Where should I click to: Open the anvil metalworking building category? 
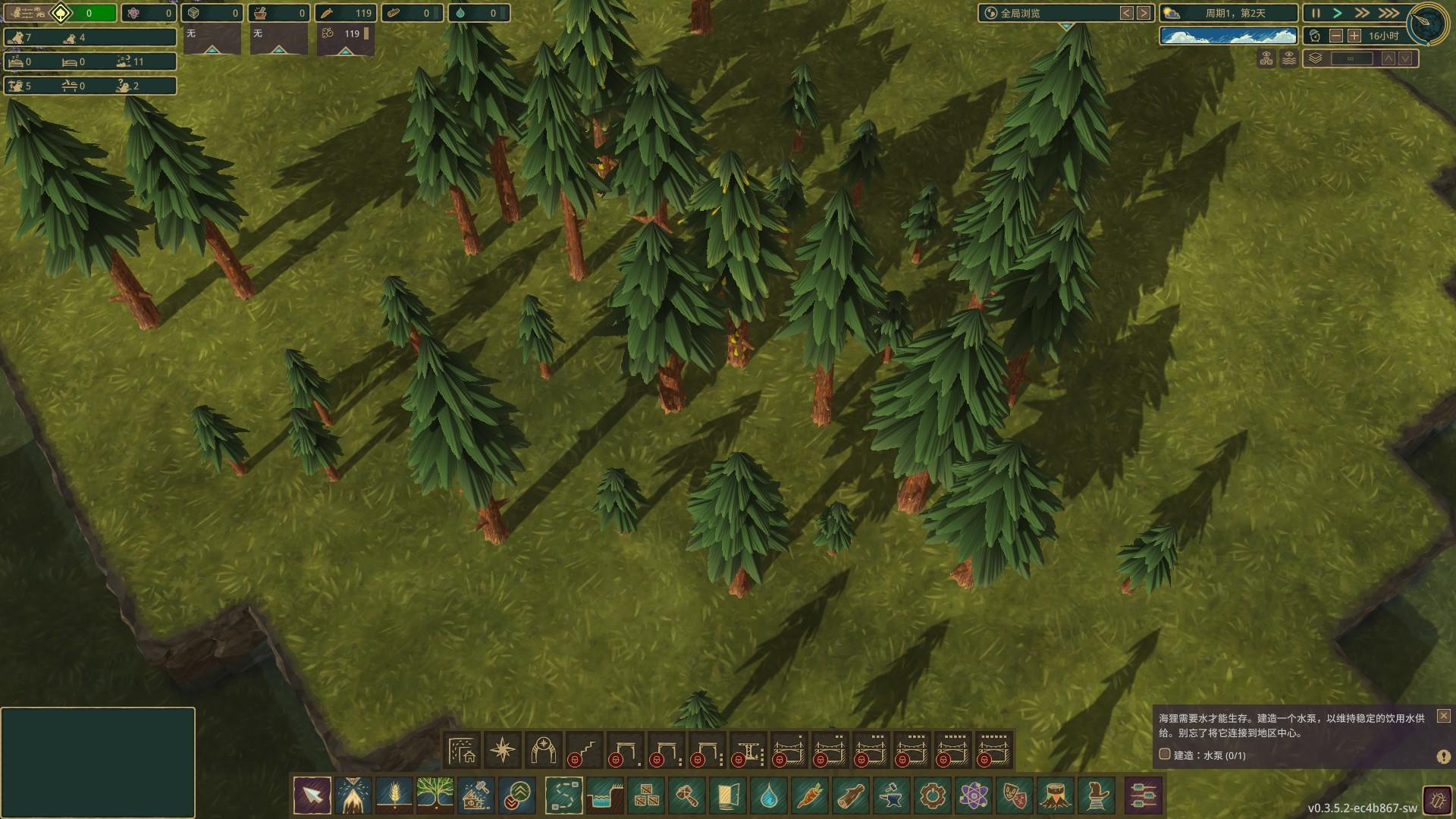pos(892,796)
